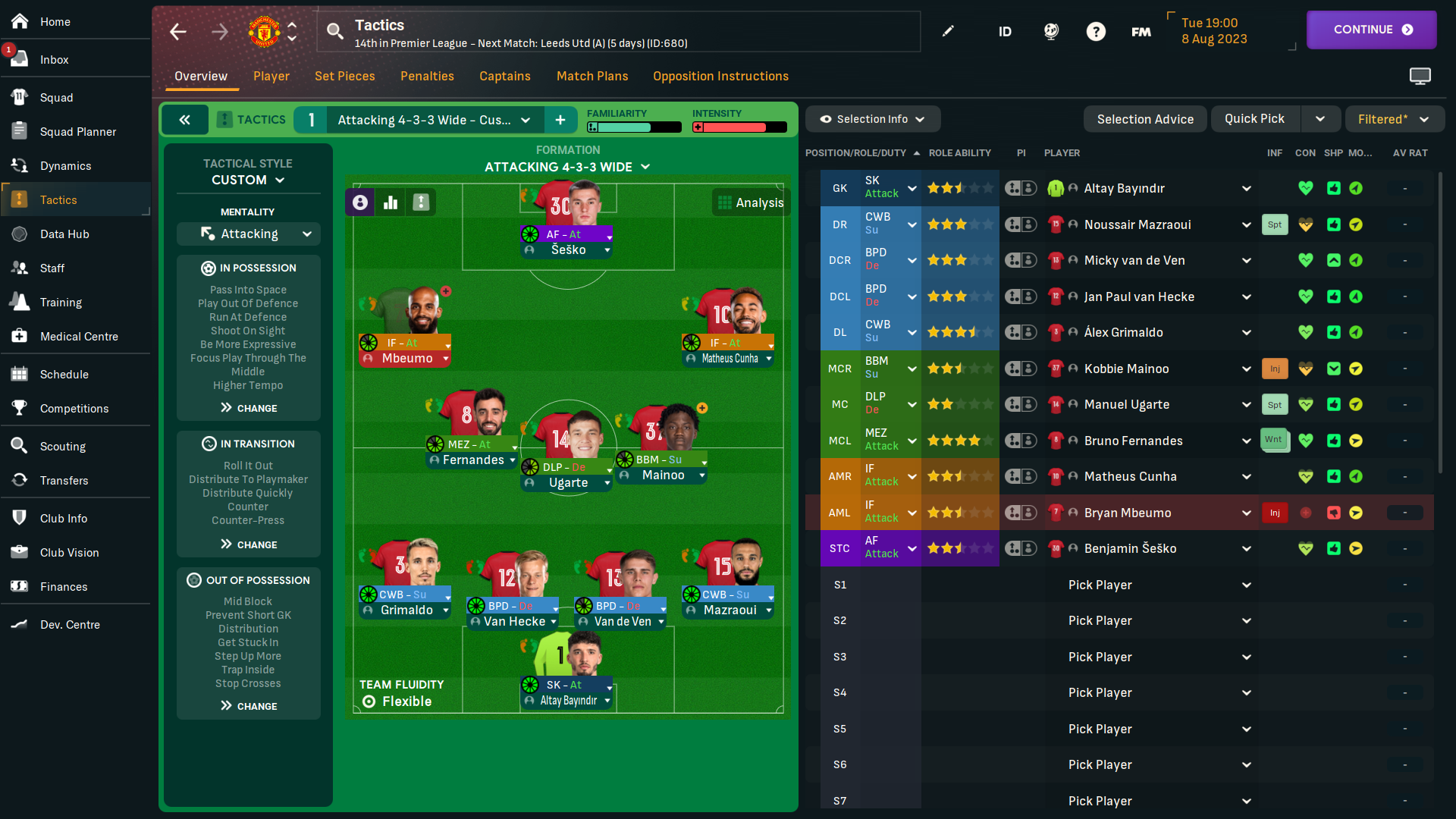Click the full-screen monitor icon top right

coord(1420,76)
